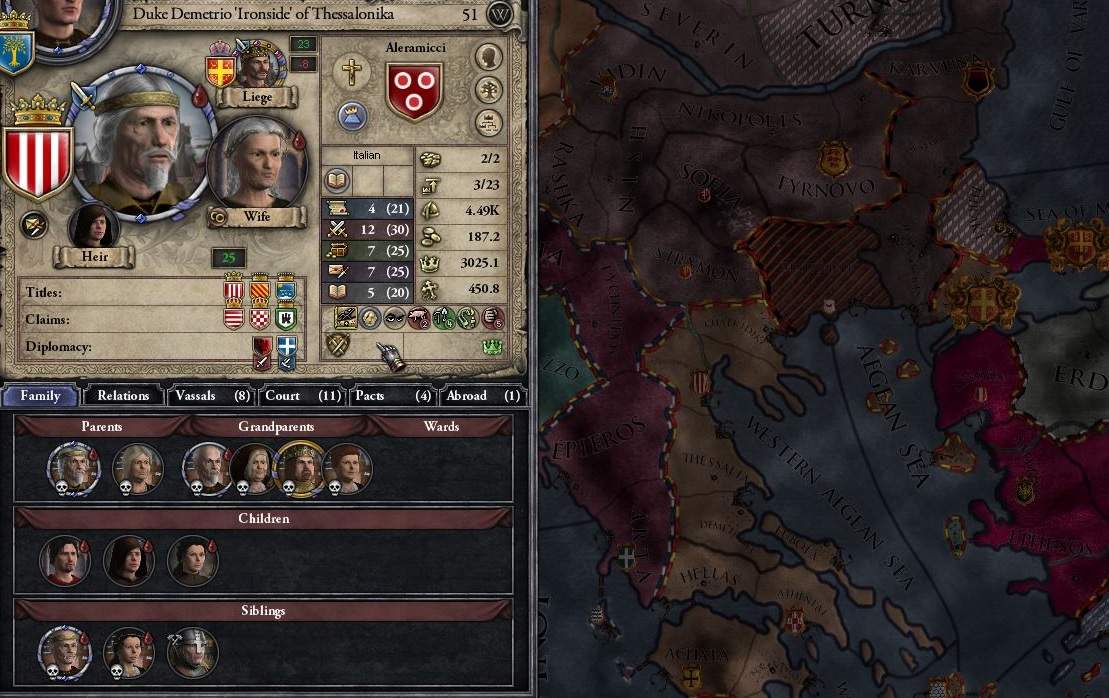
Task: Click the blue crown icon under the cross
Action: [x=350, y=115]
